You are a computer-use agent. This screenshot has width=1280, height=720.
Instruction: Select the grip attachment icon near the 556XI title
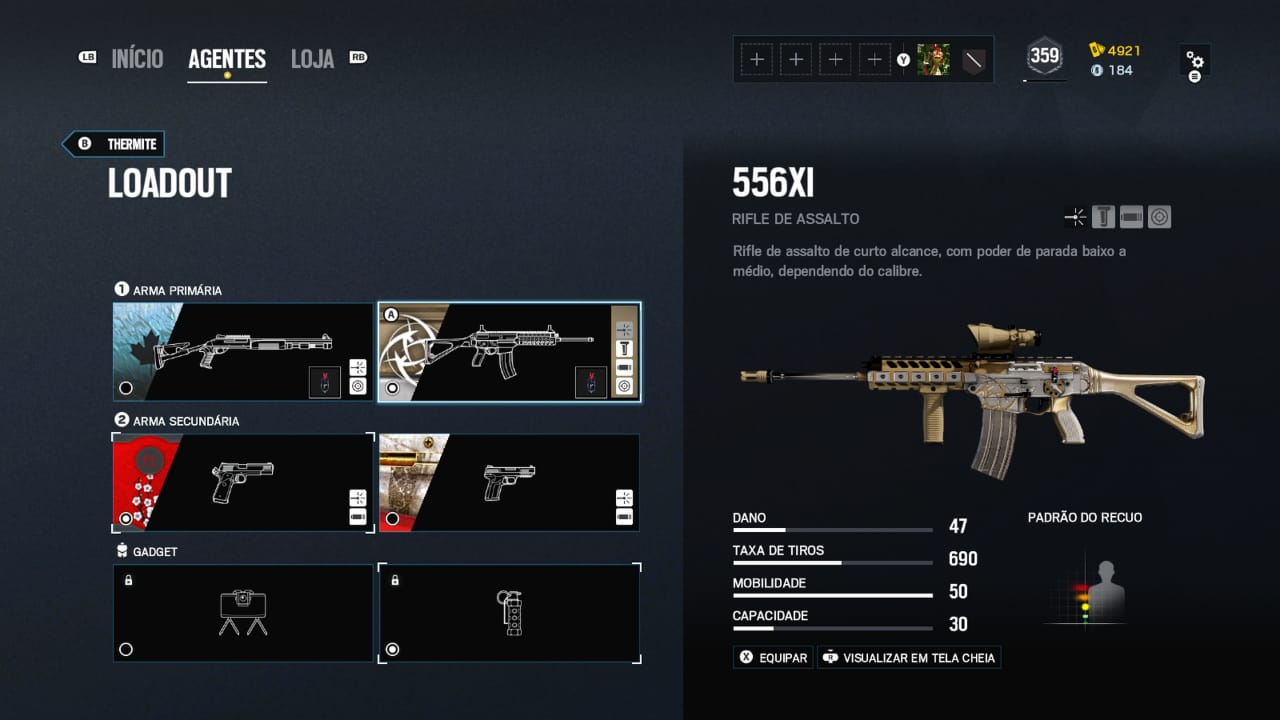click(1102, 216)
